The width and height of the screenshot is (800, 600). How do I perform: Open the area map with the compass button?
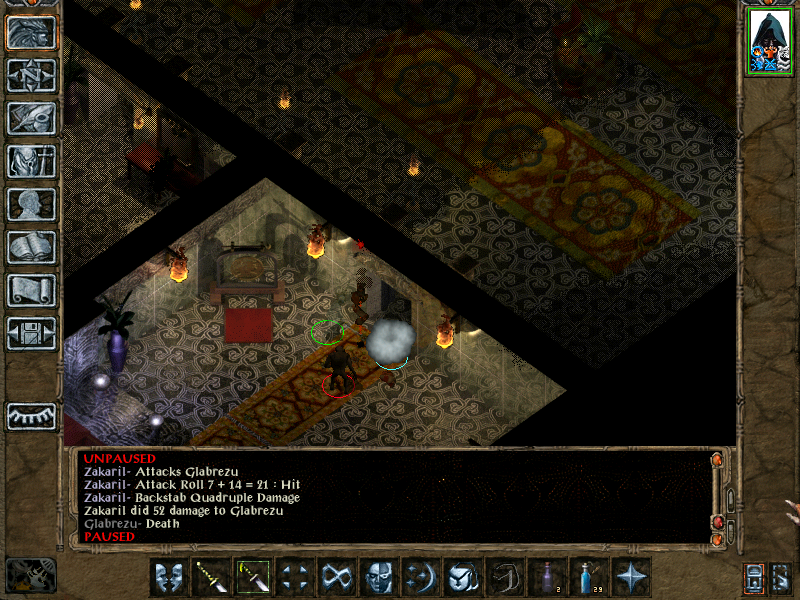[31, 75]
